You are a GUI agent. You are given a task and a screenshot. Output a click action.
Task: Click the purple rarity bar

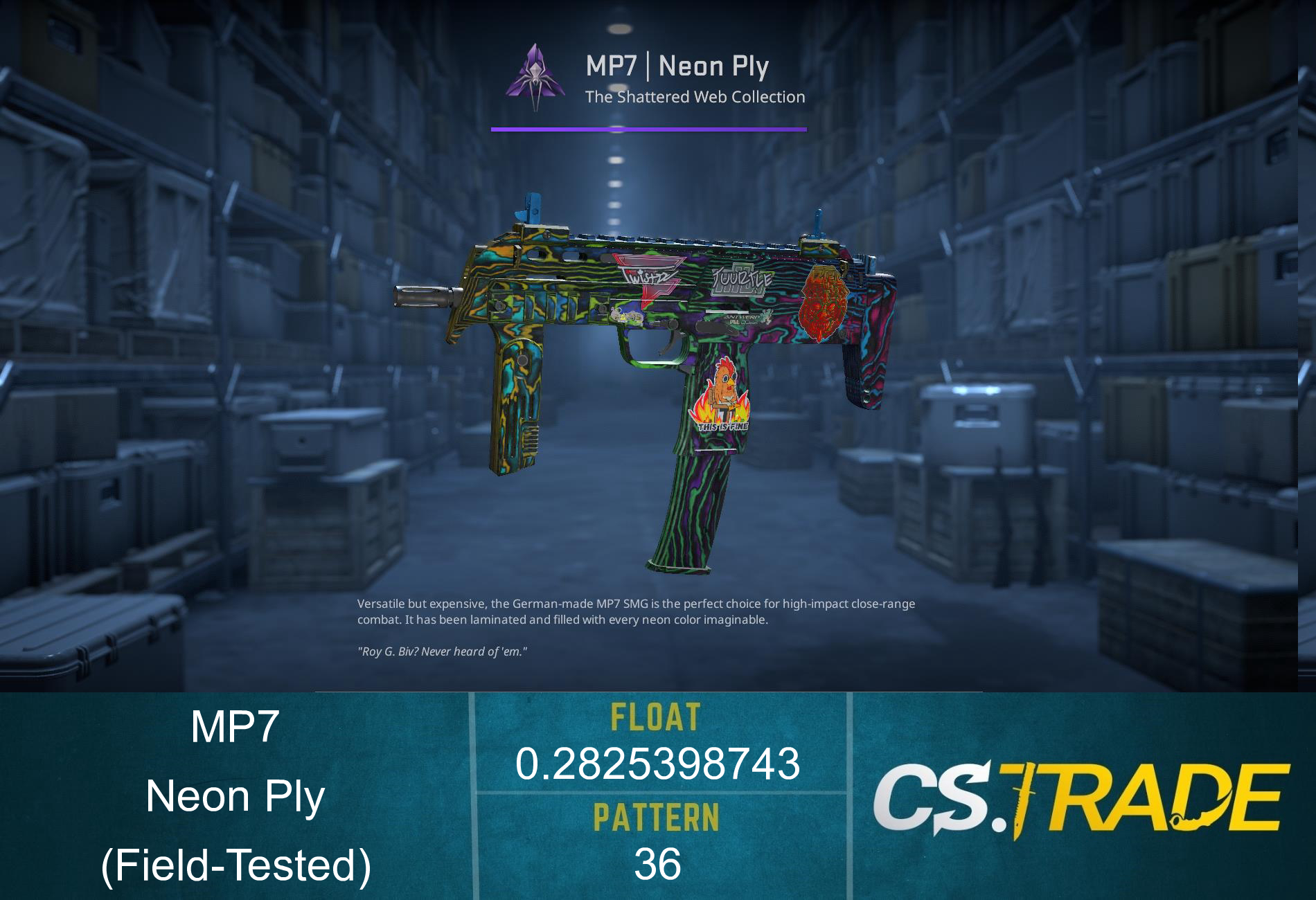pyautogui.click(x=648, y=129)
